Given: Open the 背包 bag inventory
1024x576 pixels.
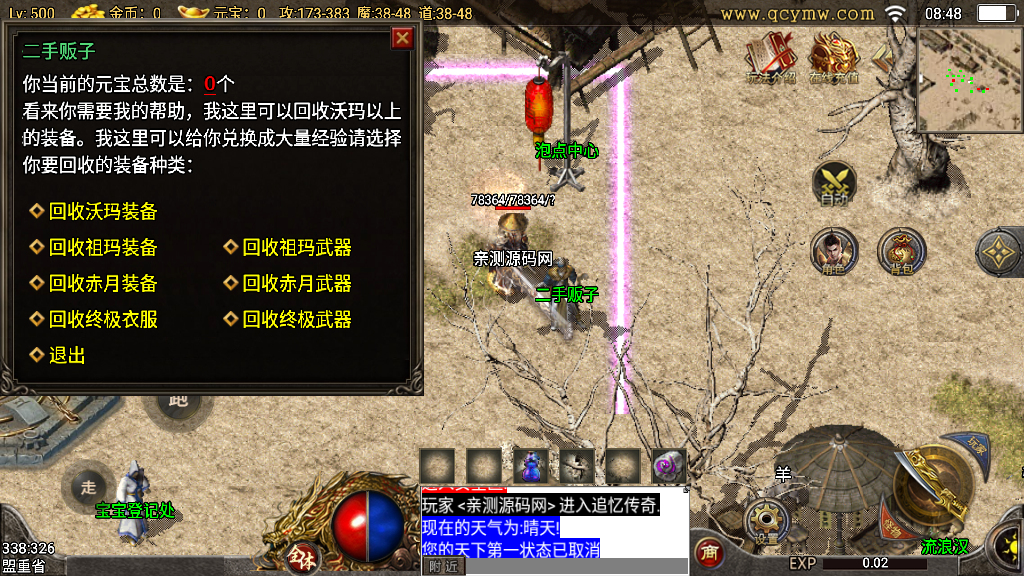Looking at the screenshot, I should (901, 251).
